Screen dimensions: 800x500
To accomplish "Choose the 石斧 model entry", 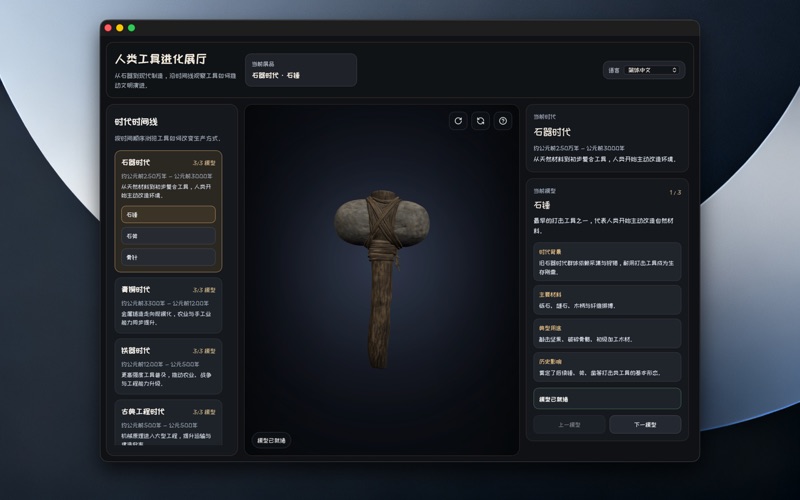I will coord(168,236).
